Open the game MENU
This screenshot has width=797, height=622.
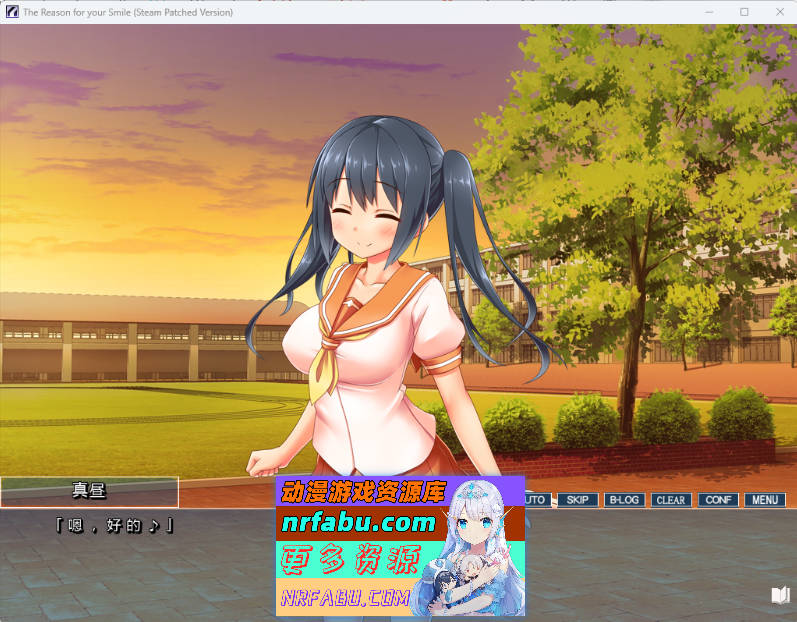point(764,499)
